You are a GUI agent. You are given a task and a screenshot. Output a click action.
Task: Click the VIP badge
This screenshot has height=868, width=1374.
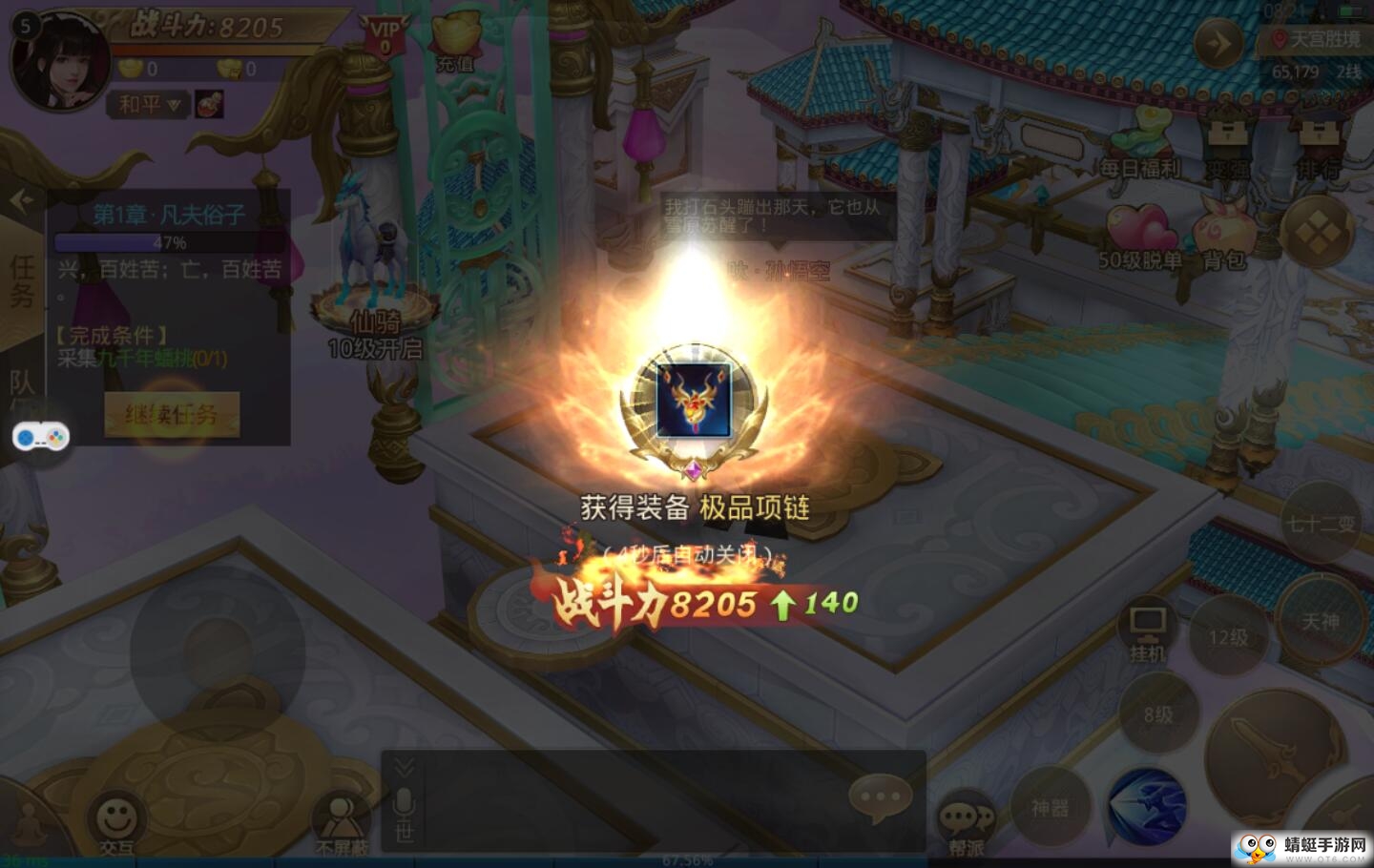click(x=385, y=37)
